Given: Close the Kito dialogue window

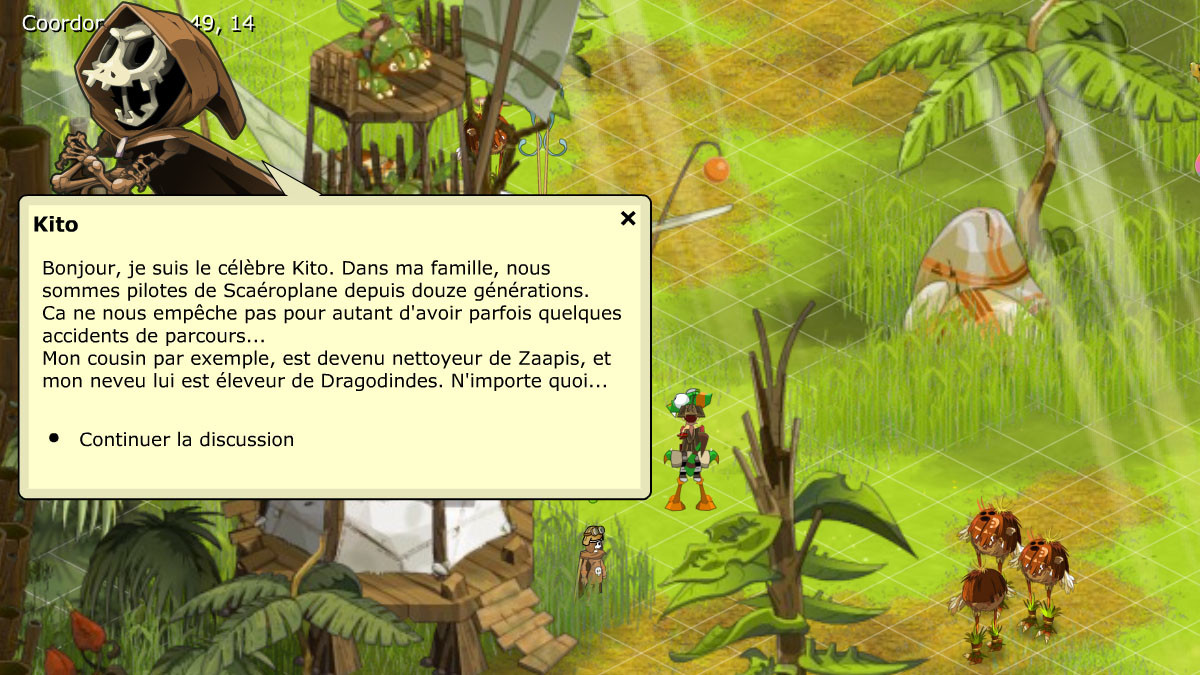Looking at the screenshot, I should pos(628,218).
